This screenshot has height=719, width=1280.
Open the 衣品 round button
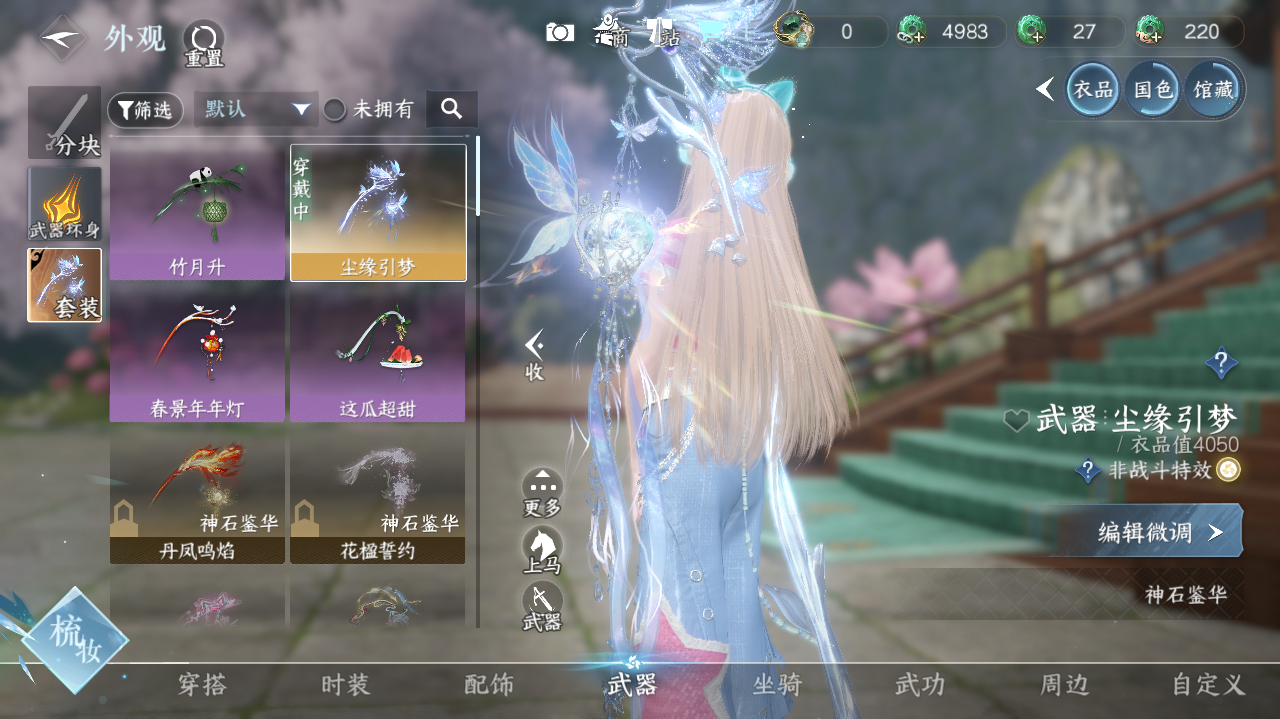(x=1093, y=90)
